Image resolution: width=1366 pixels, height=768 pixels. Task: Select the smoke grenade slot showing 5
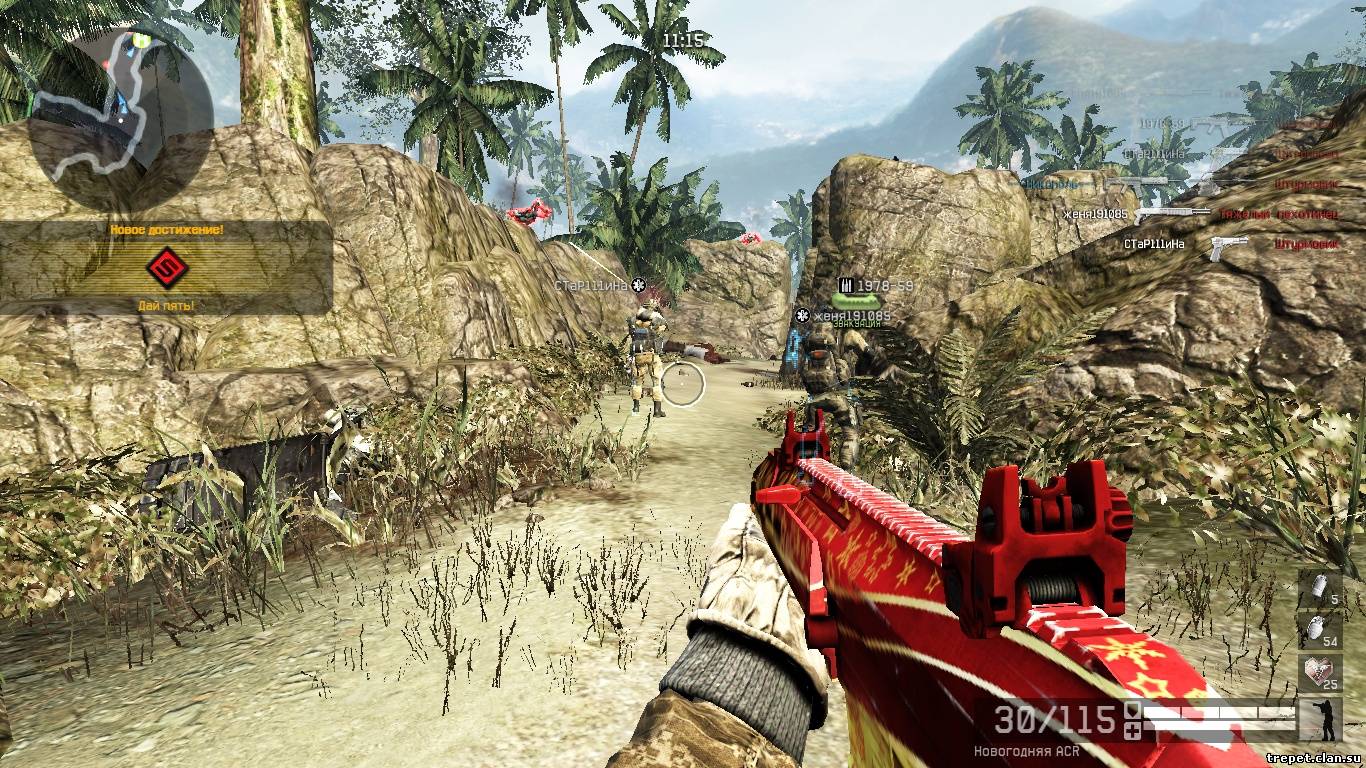pos(1320,590)
